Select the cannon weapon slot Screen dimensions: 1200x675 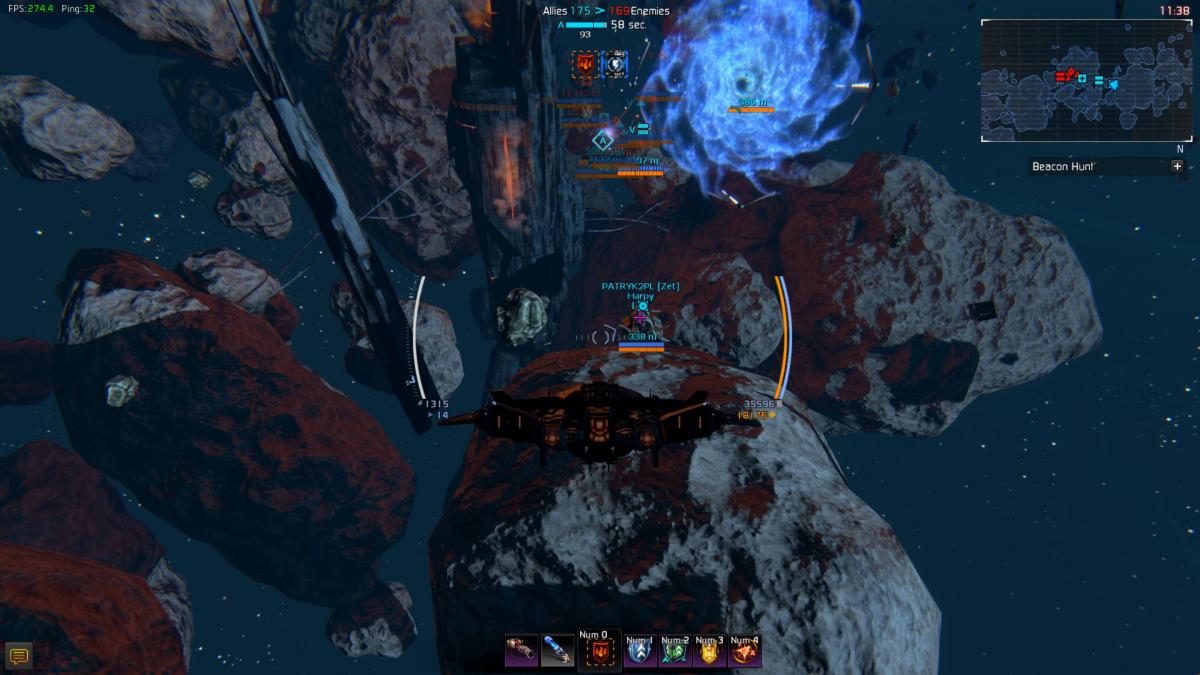[x=521, y=651]
